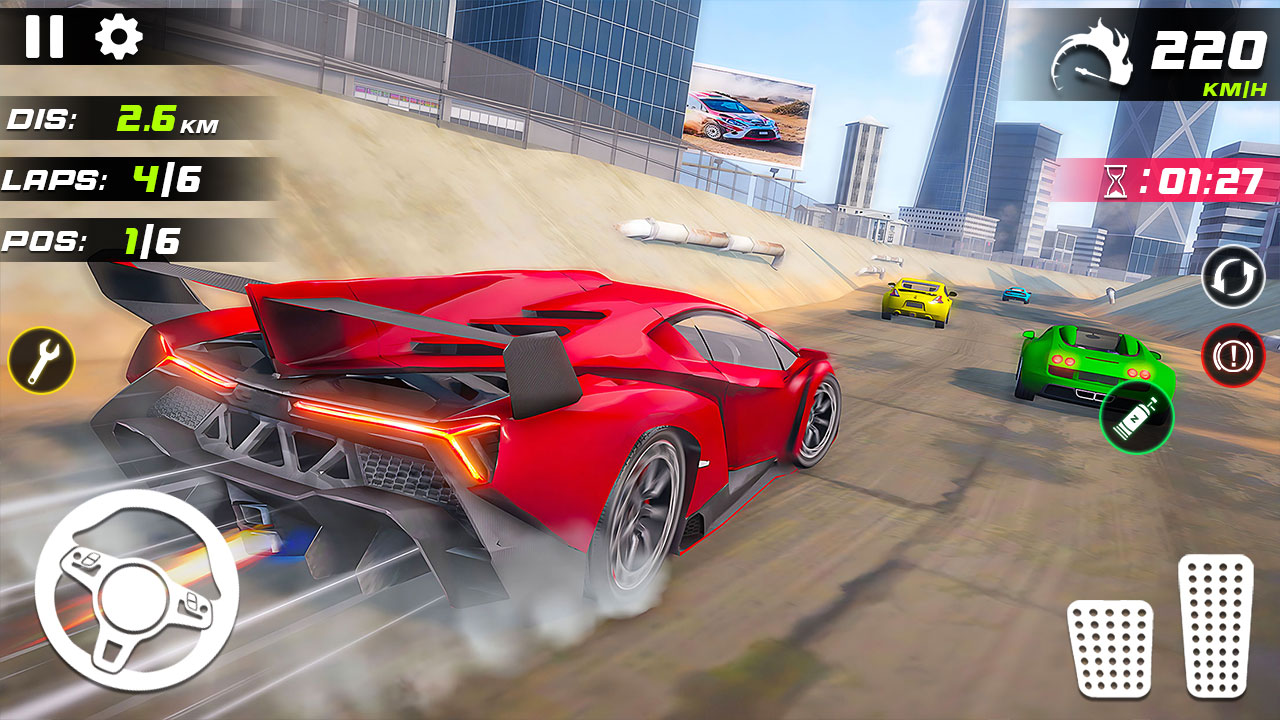Click the hourglass icon next to the timer
Image resolution: width=1280 pixels, height=720 pixels.
tap(1117, 183)
